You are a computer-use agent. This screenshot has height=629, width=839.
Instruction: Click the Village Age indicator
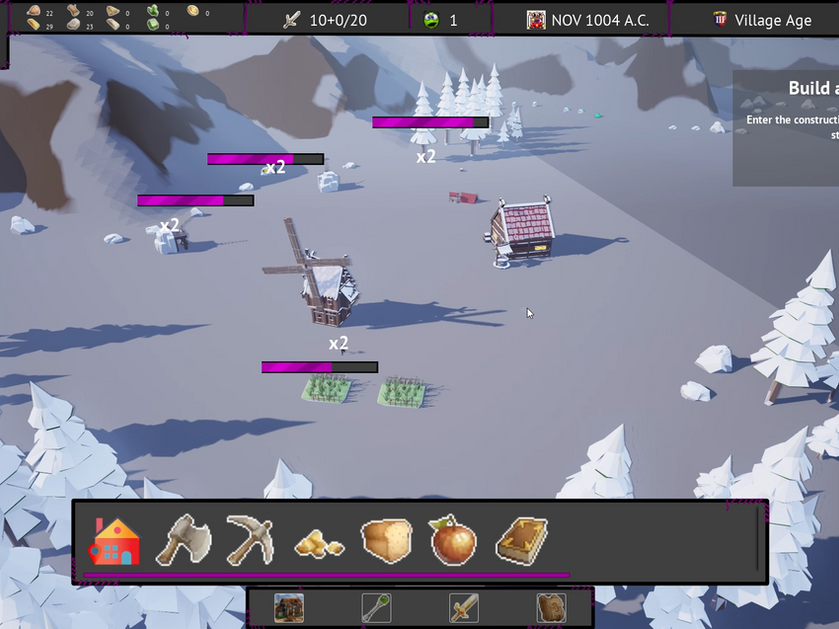tap(762, 20)
